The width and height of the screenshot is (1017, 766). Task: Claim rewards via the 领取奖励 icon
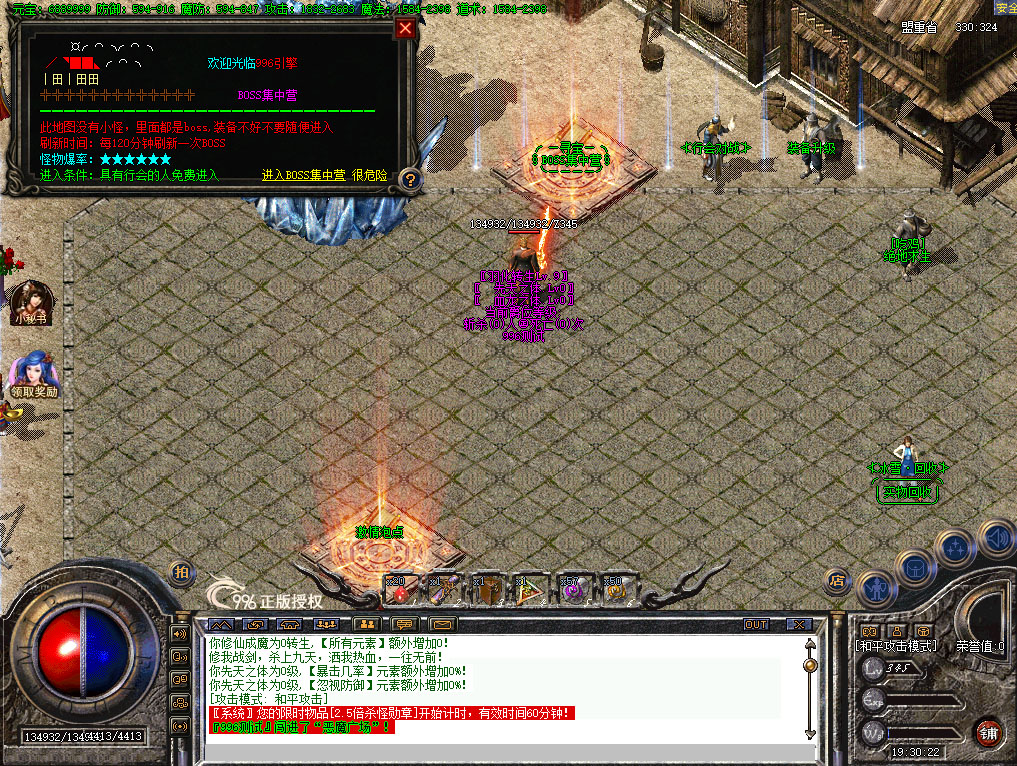(33, 370)
